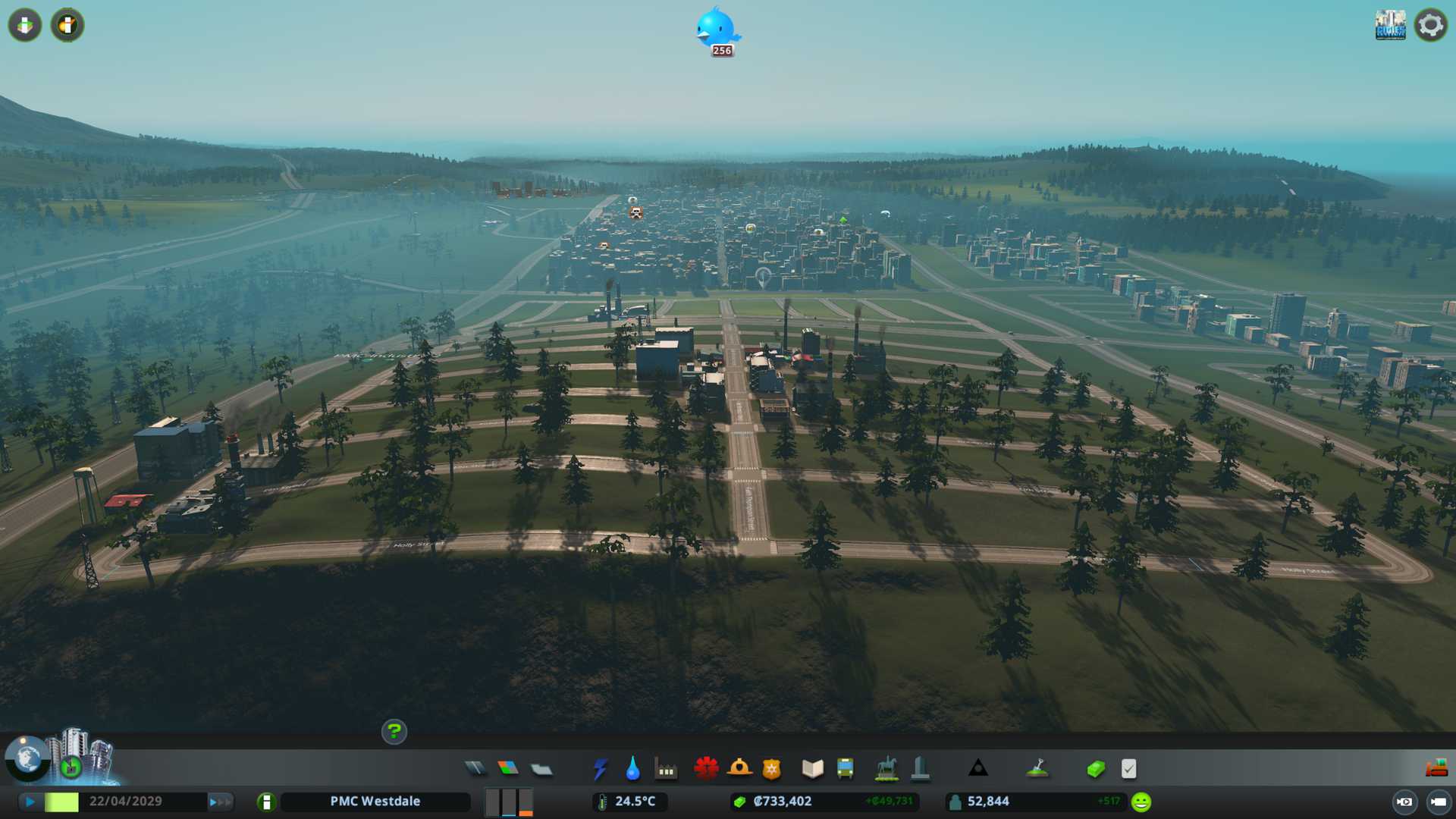Open the Water and Sewage menu
The image size is (1456, 819).
(x=632, y=769)
